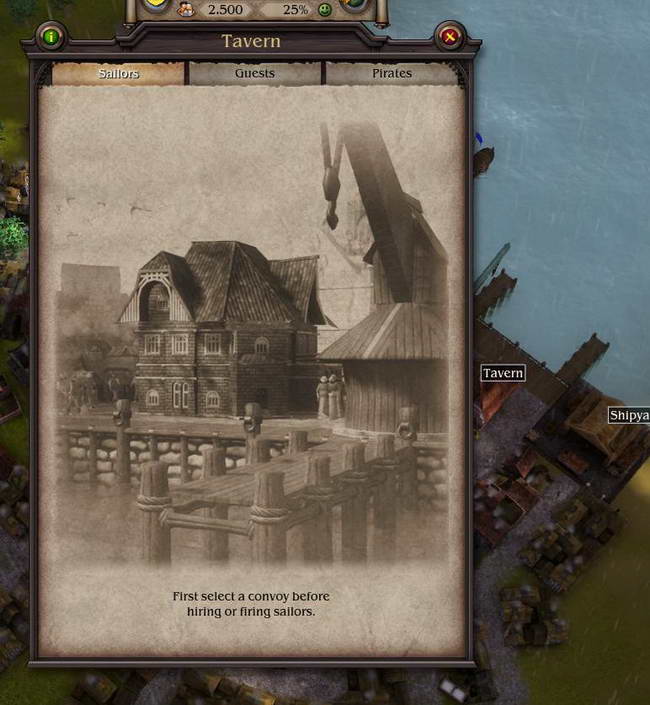The image size is (650, 705).
Task: Select the Pirates tab
Action: coord(392,73)
